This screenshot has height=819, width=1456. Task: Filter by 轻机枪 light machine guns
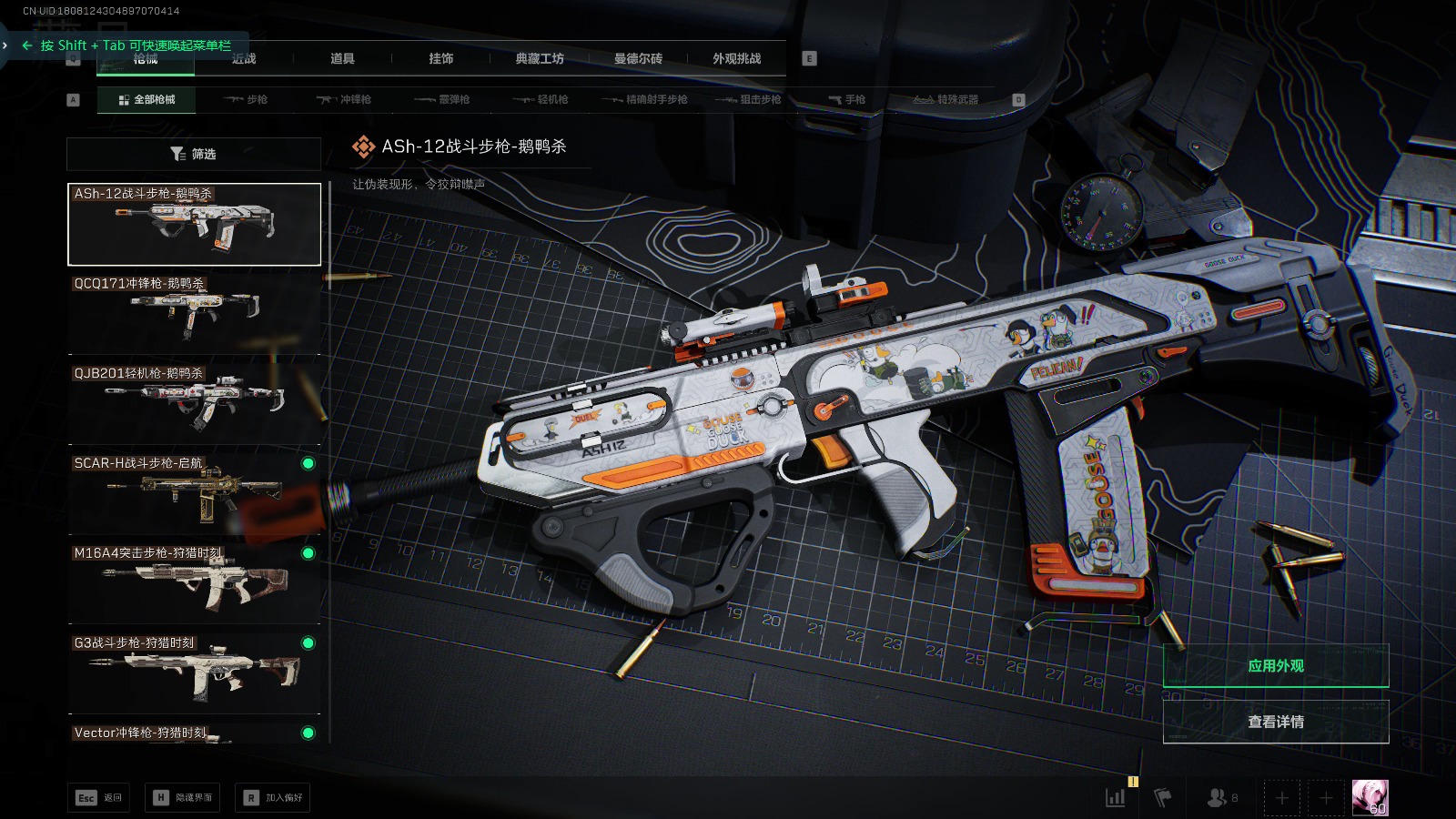click(x=541, y=100)
